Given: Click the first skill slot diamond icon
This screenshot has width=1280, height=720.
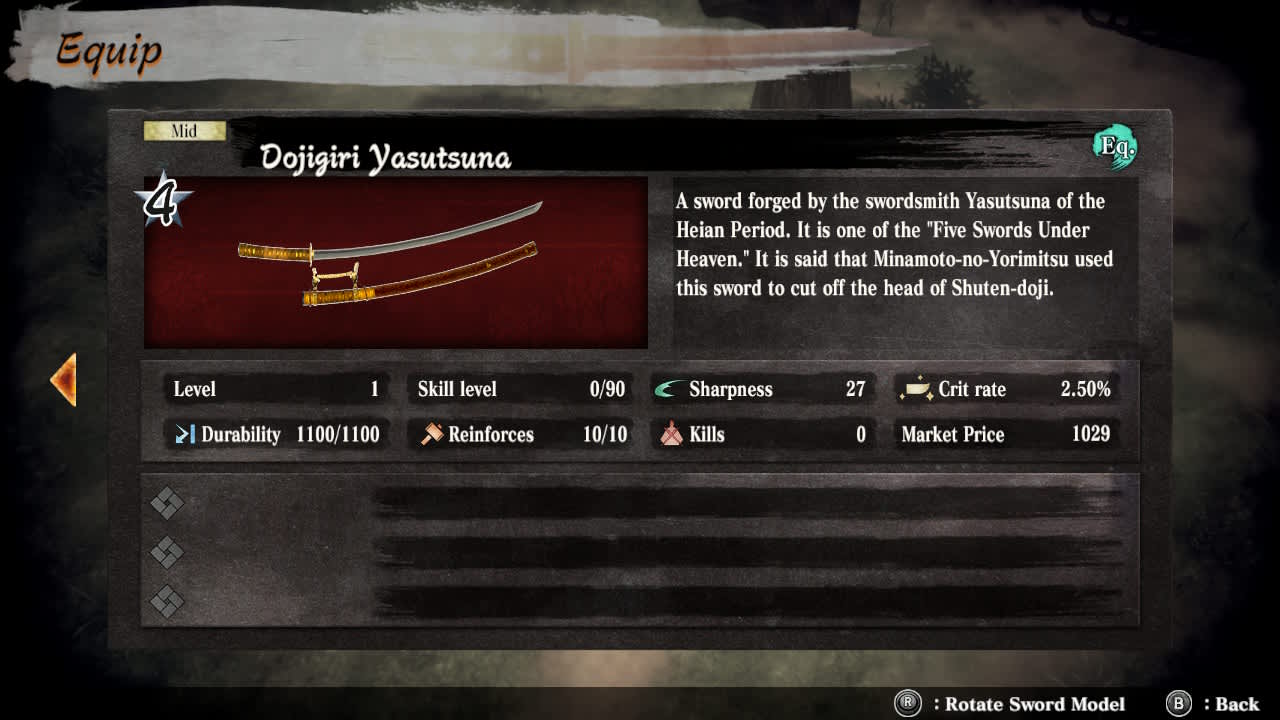Looking at the screenshot, I should point(166,503).
